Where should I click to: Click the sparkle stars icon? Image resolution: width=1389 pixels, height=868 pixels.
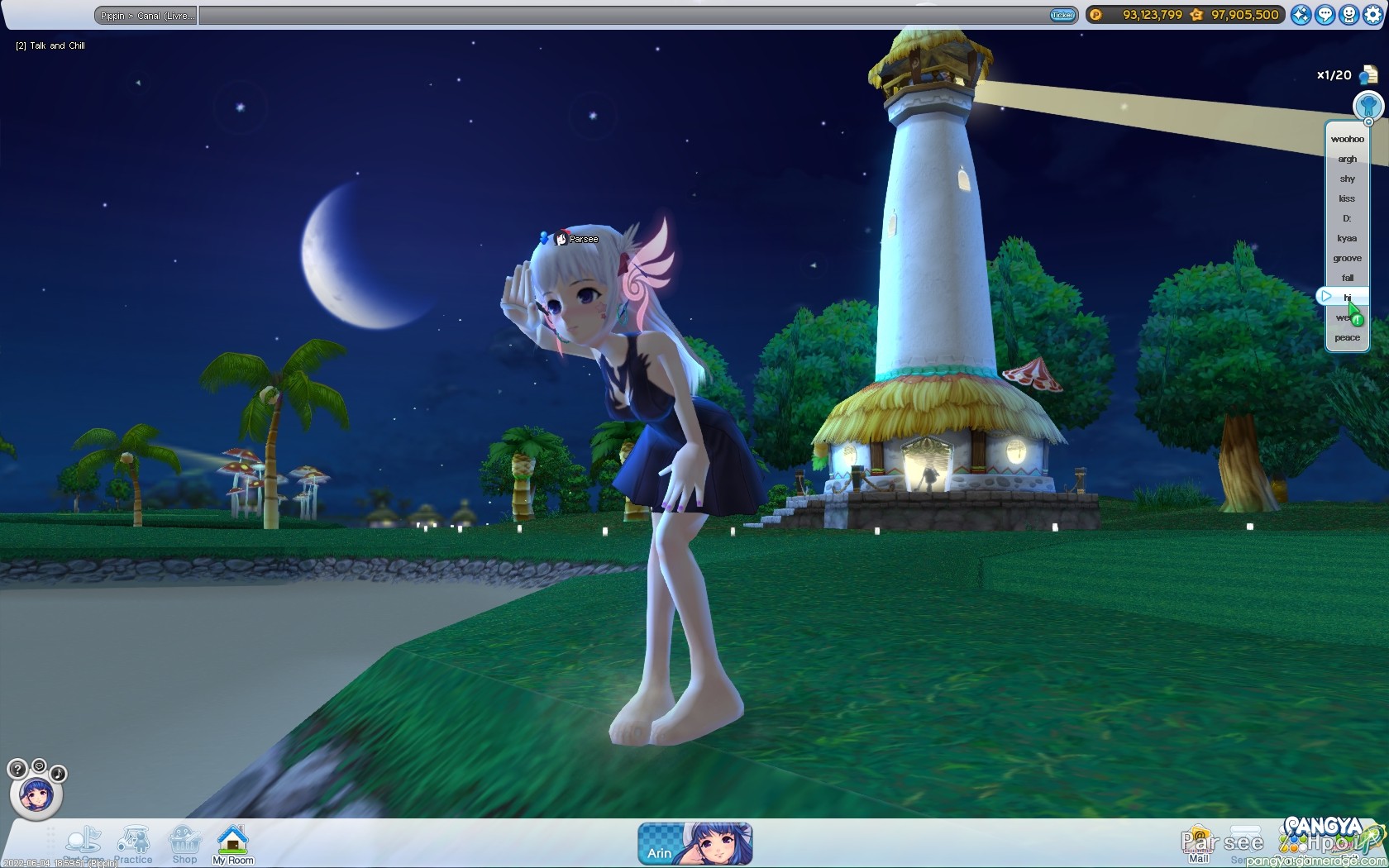pos(1301,15)
